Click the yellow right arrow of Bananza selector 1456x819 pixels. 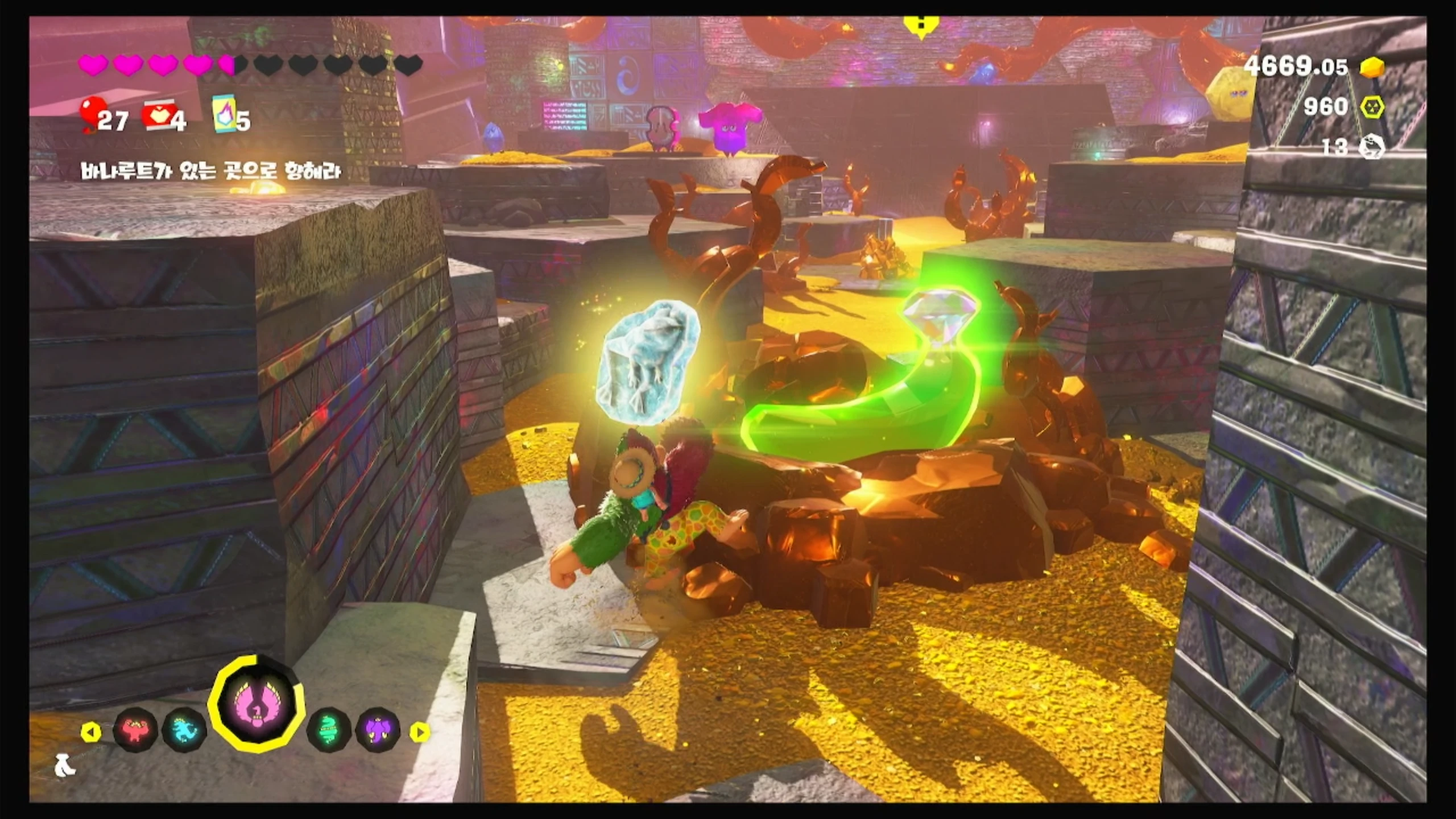pos(420,732)
